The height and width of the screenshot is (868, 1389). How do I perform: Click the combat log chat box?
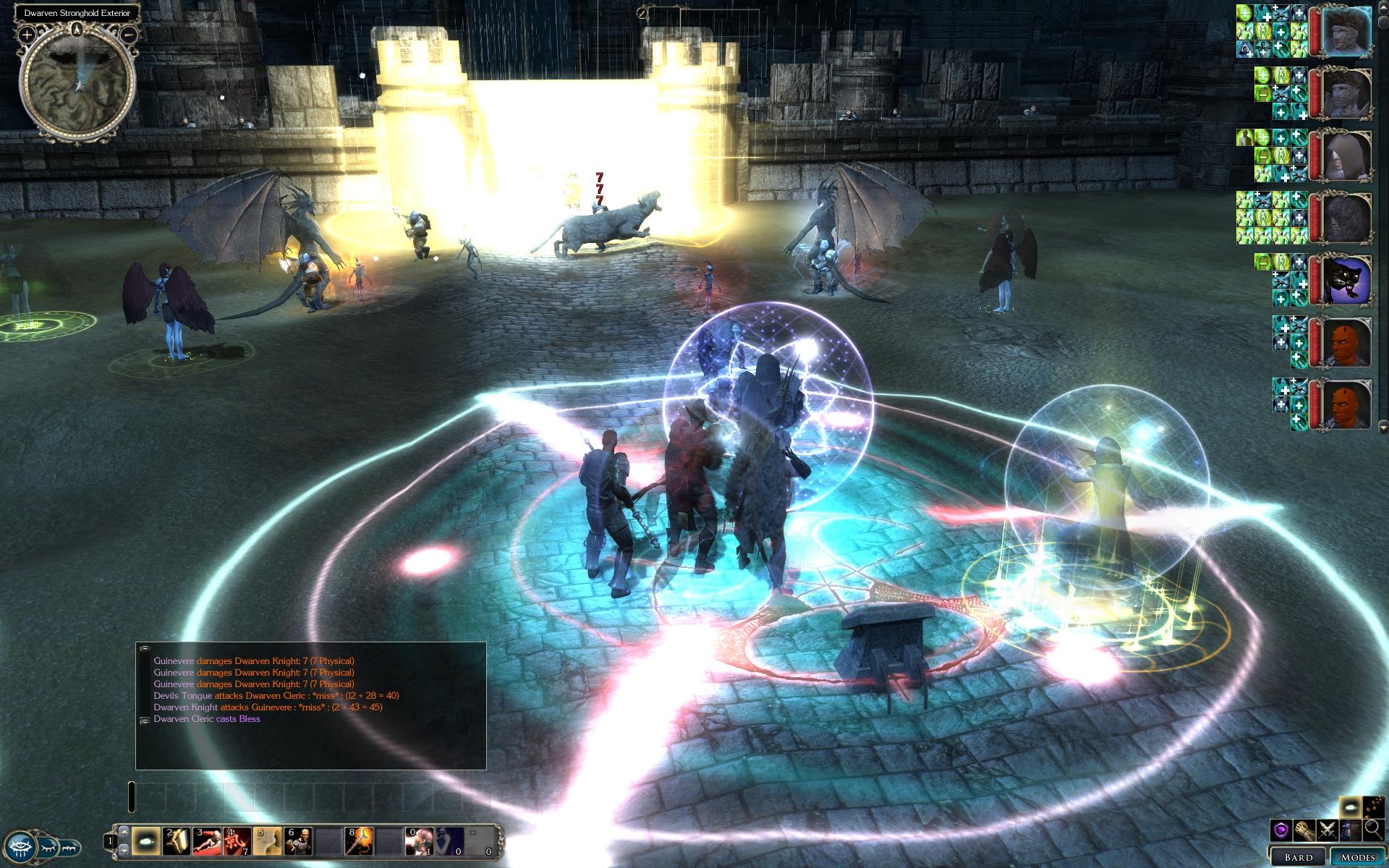[311, 705]
